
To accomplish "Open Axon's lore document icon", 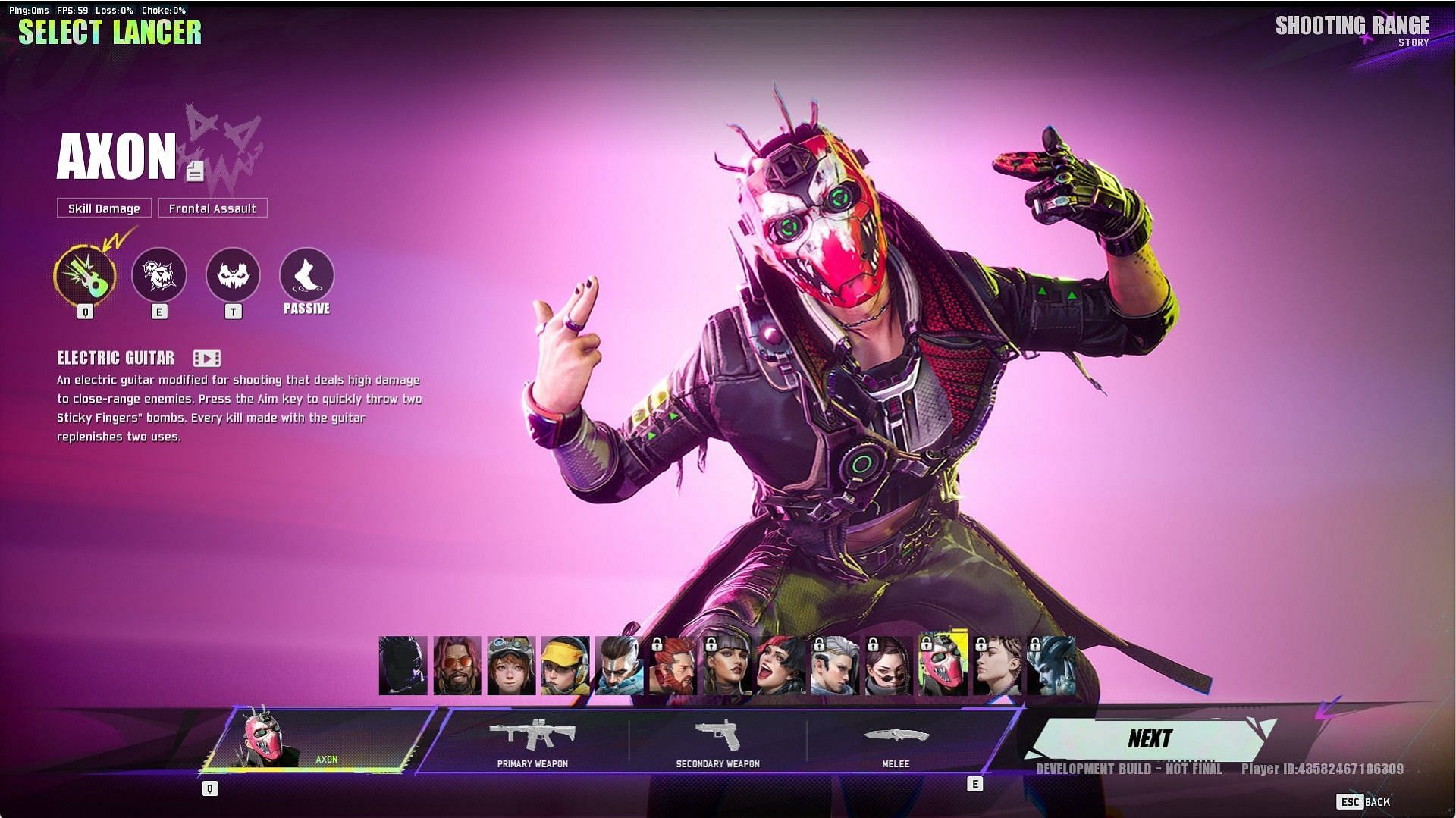I will [195, 171].
